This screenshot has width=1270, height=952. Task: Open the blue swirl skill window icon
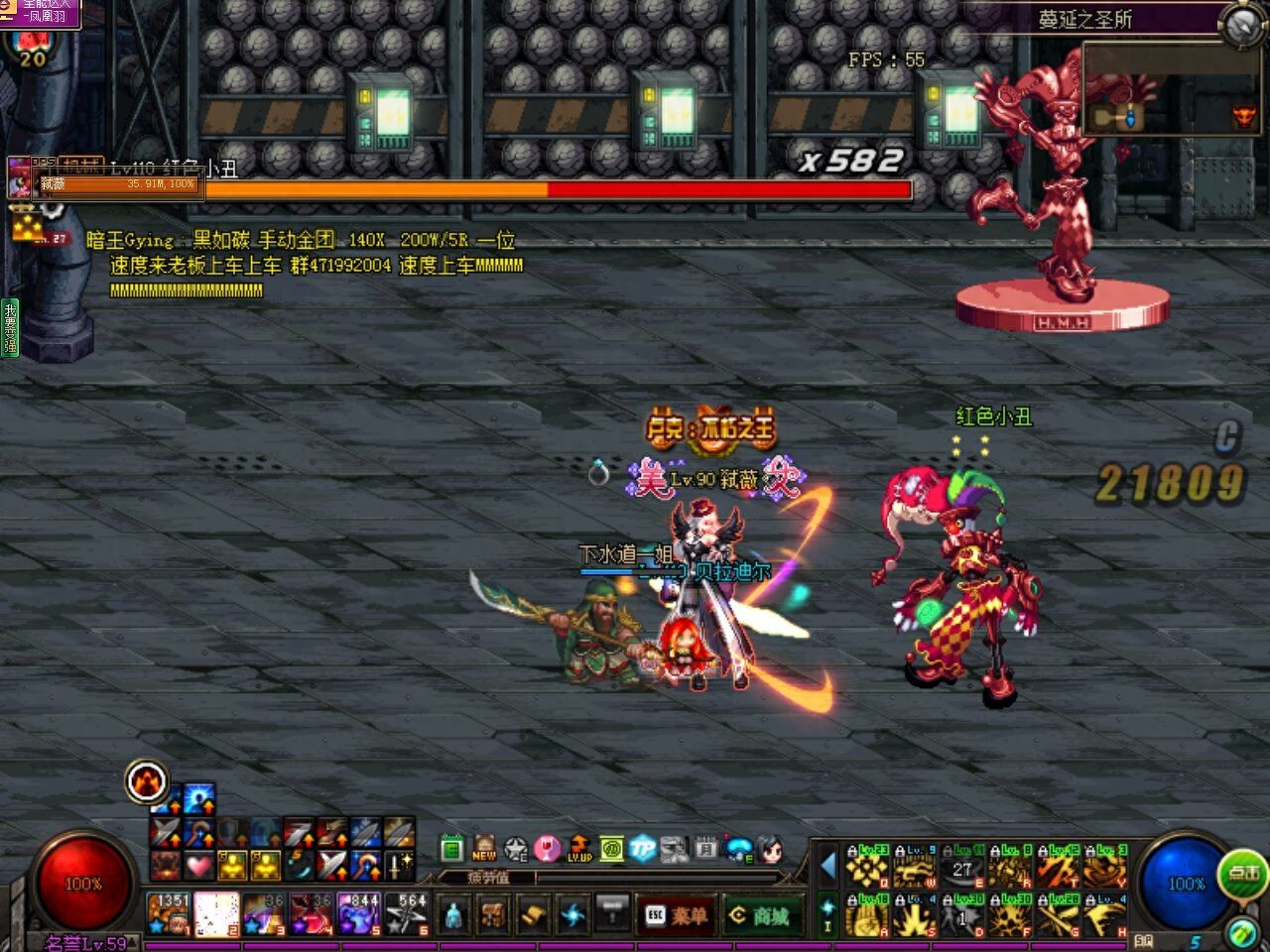pos(572,913)
